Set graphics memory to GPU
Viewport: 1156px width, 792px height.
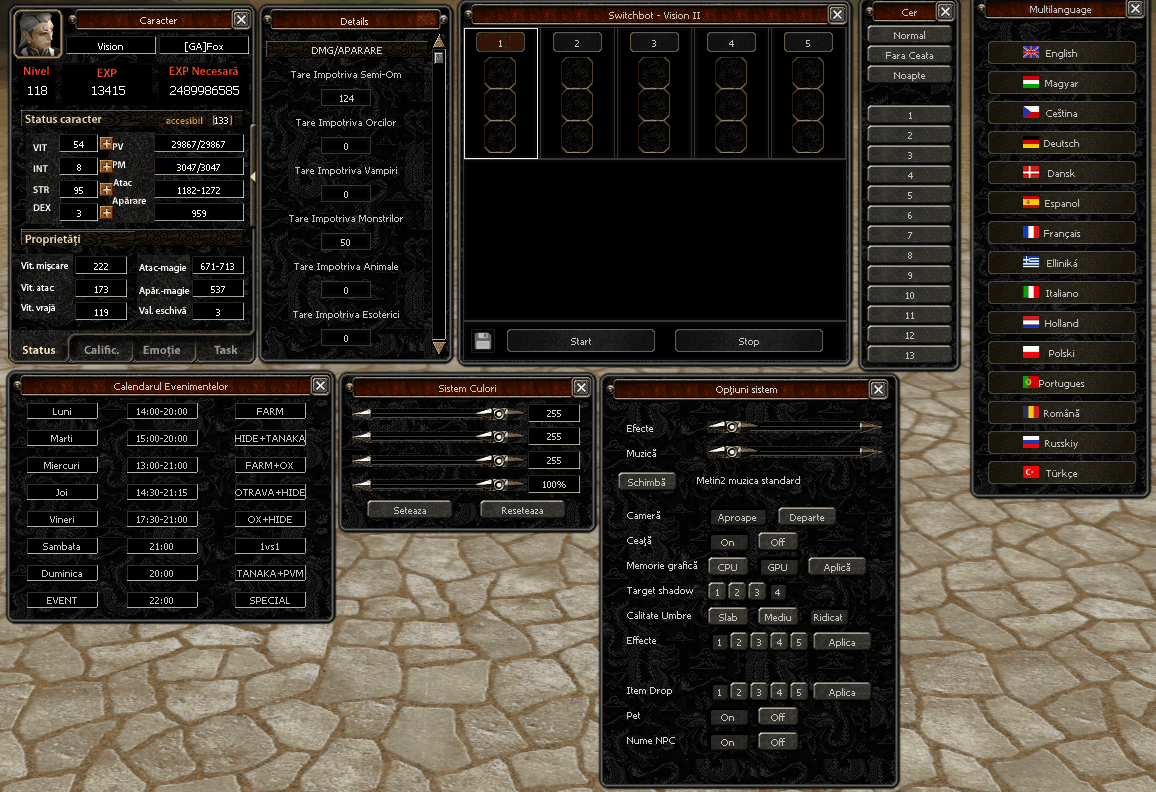coord(776,567)
